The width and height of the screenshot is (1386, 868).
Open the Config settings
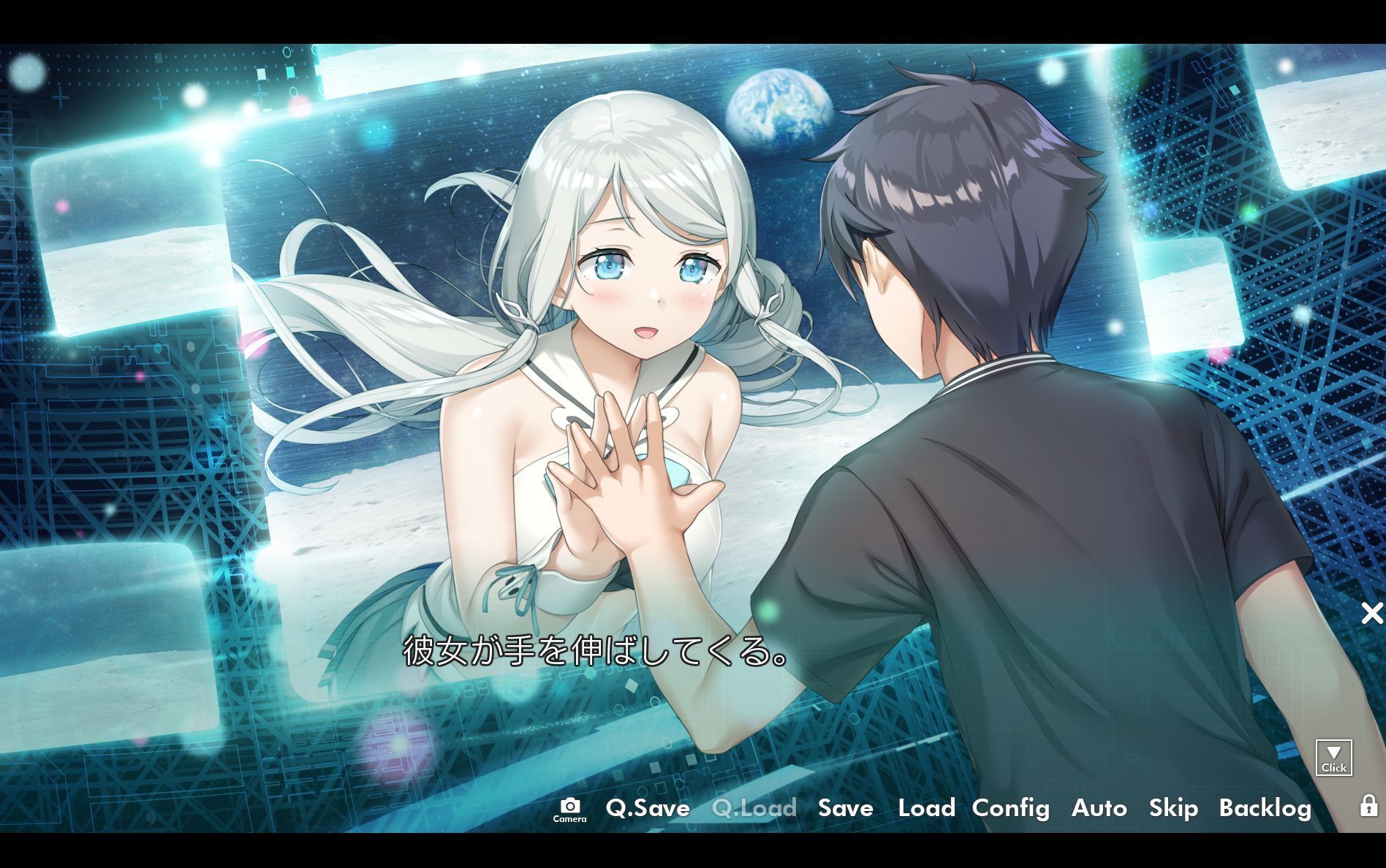coord(1010,808)
